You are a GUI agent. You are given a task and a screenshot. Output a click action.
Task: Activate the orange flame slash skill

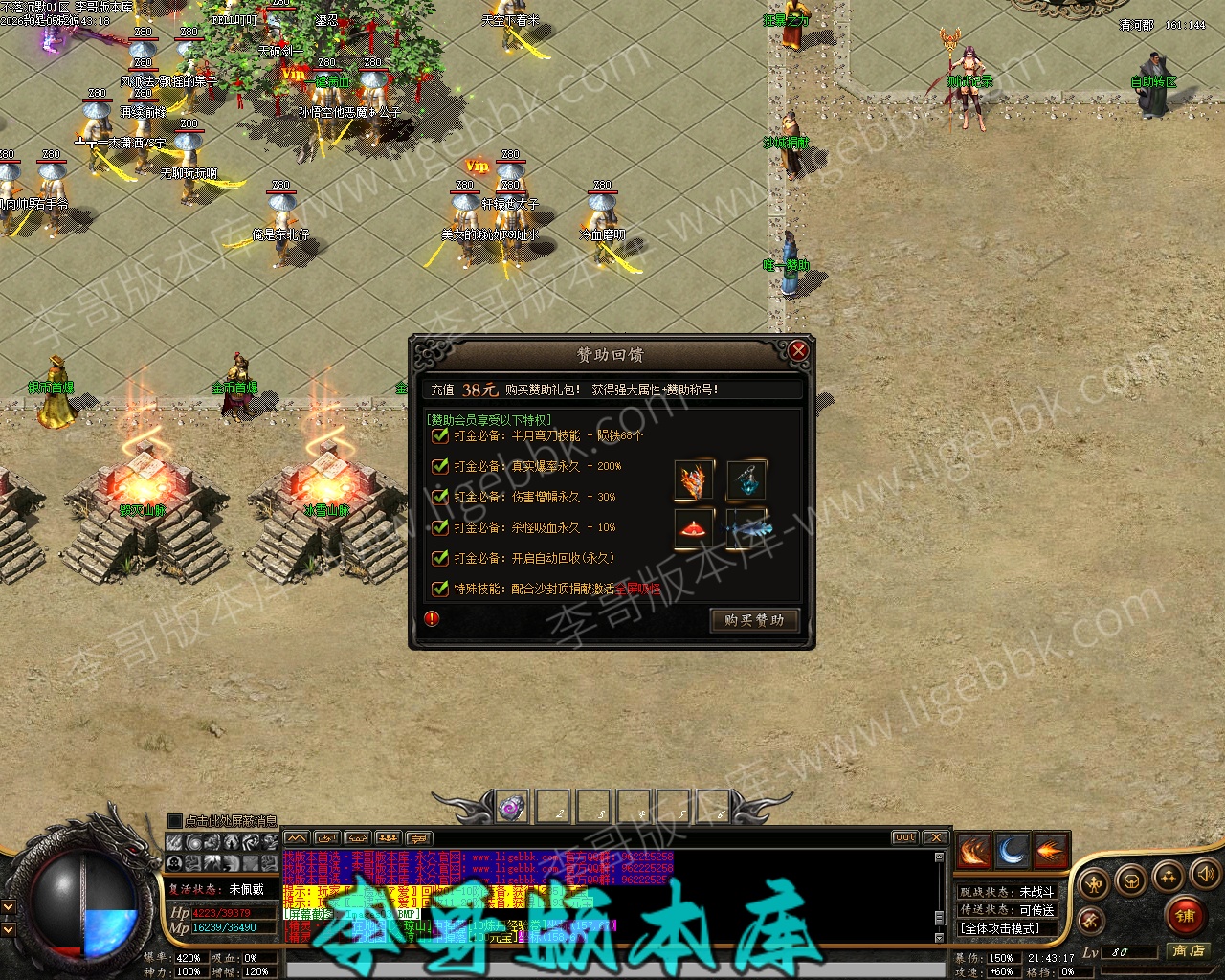[x=973, y=851]
